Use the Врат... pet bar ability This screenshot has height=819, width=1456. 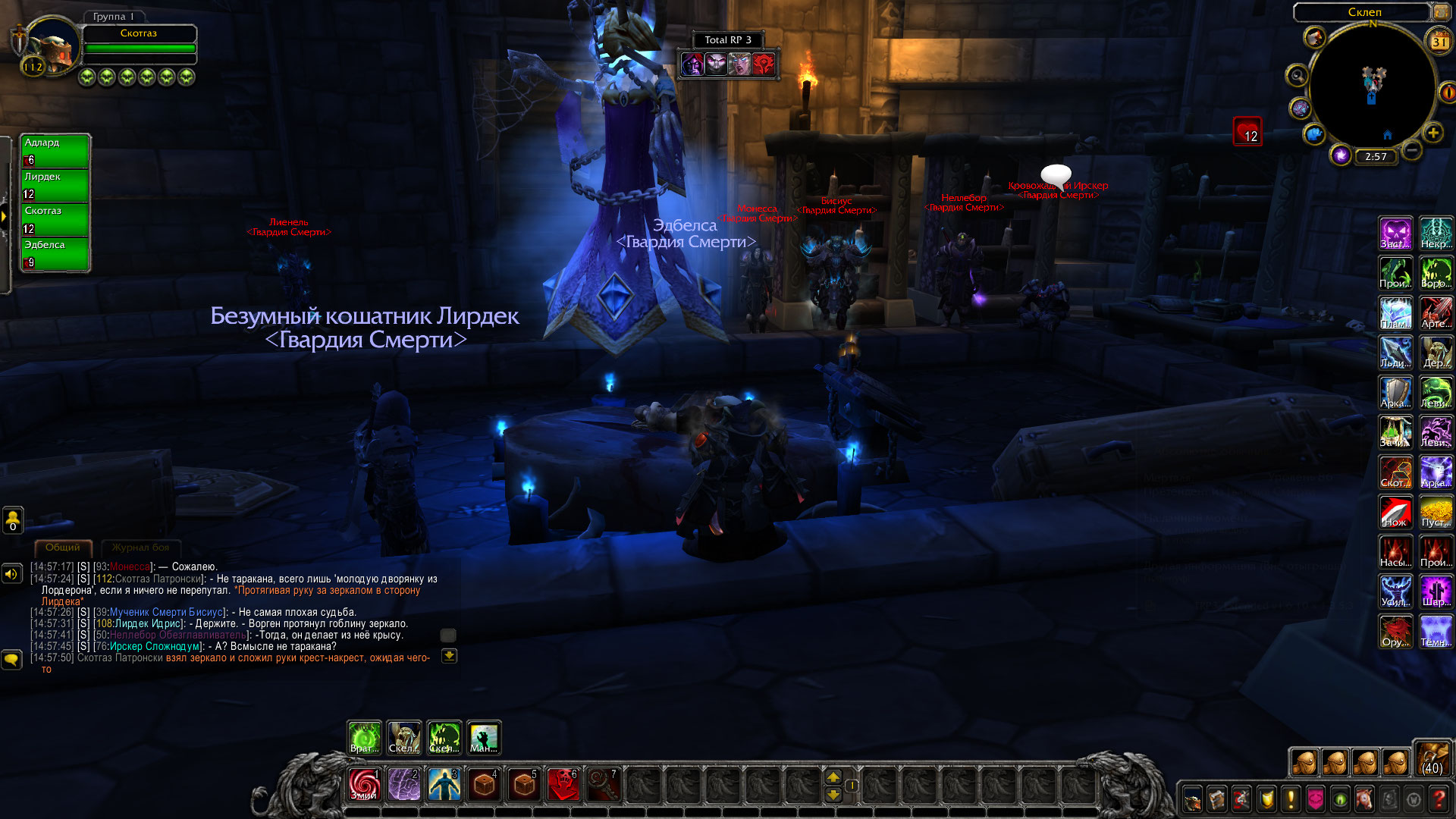(x=364, y=738)
